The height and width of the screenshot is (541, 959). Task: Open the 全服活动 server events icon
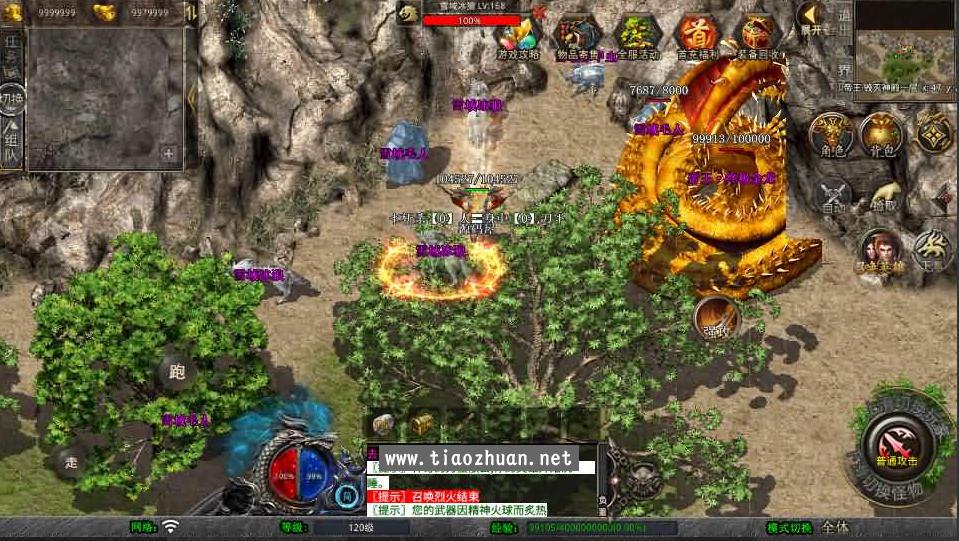click(636, 36)
